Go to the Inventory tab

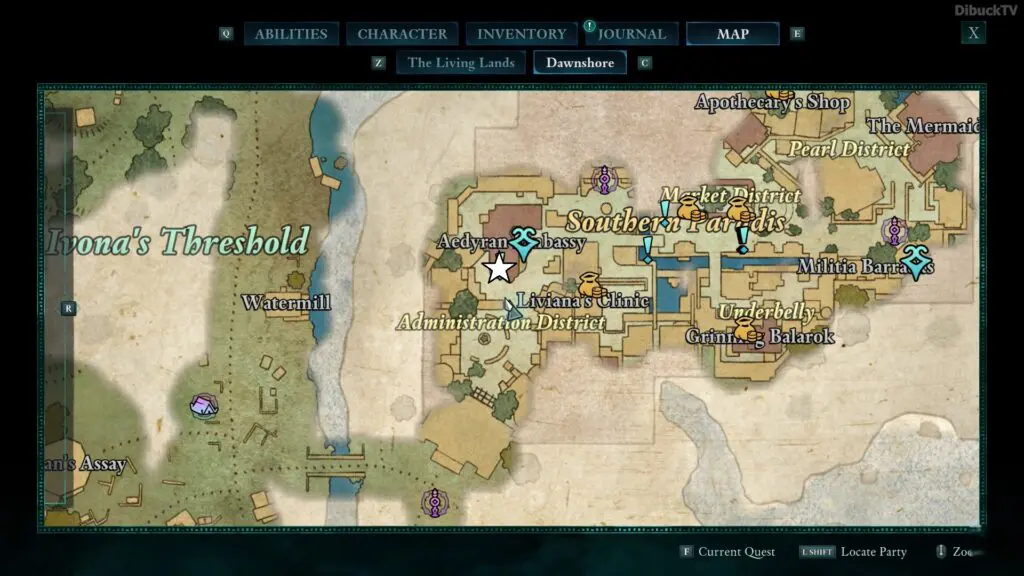coord(521,34)
